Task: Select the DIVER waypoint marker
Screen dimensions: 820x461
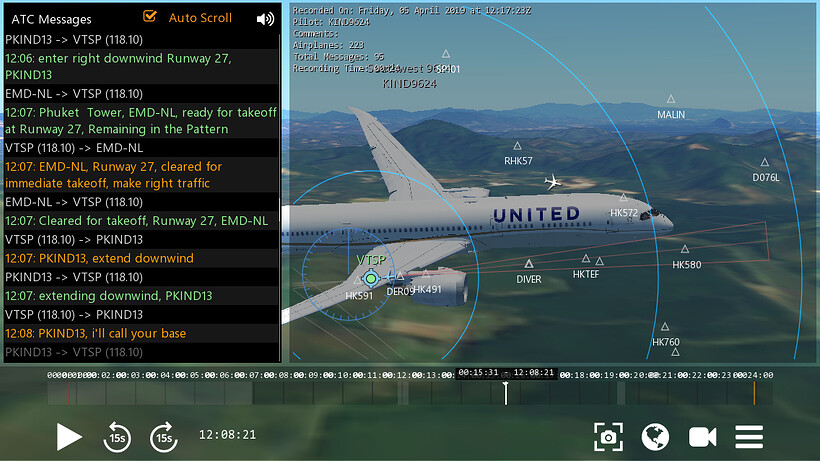Action: coord(530,265)
